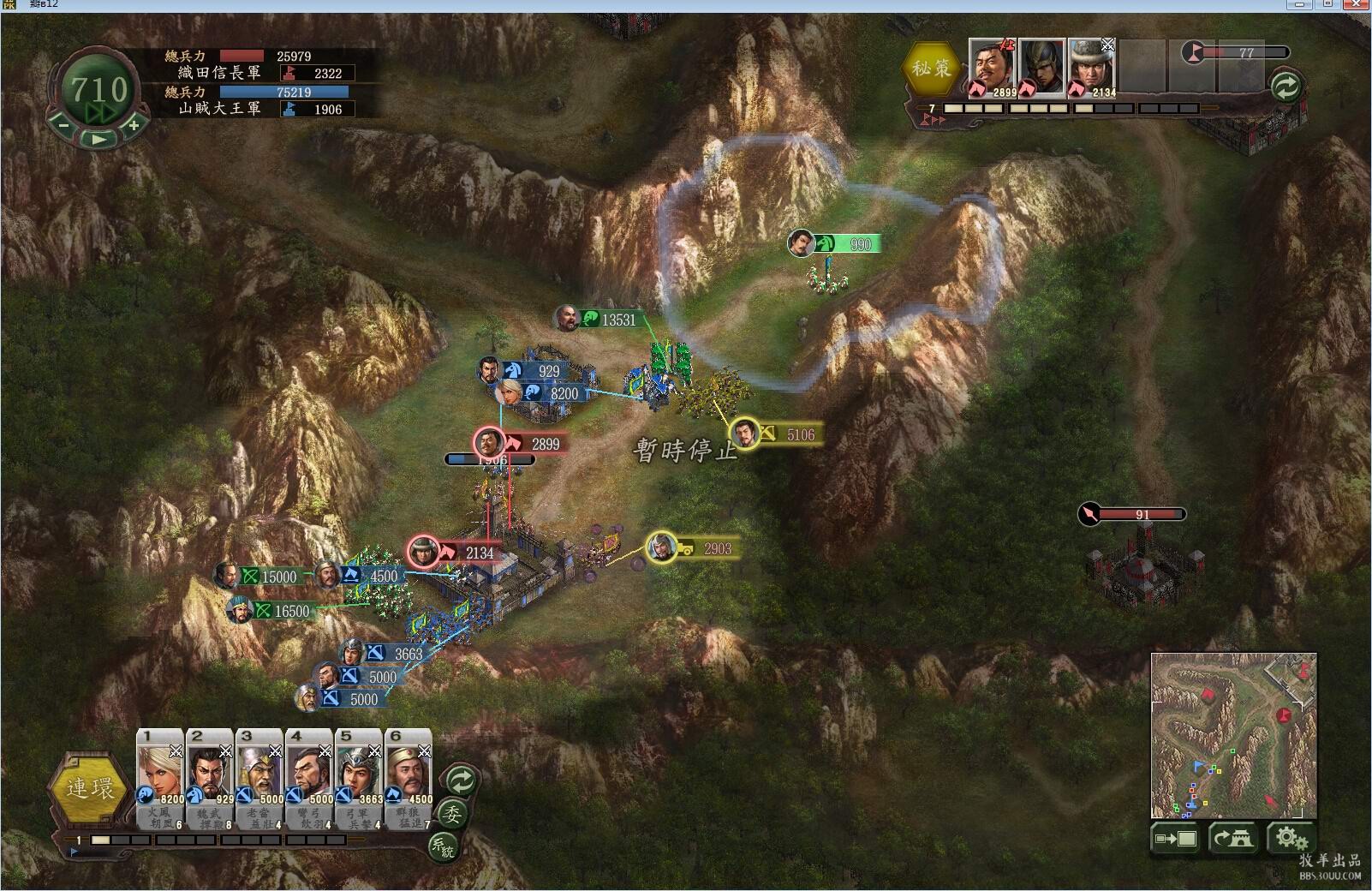Click the retreat-to-castle gate button

[1232, 839]
